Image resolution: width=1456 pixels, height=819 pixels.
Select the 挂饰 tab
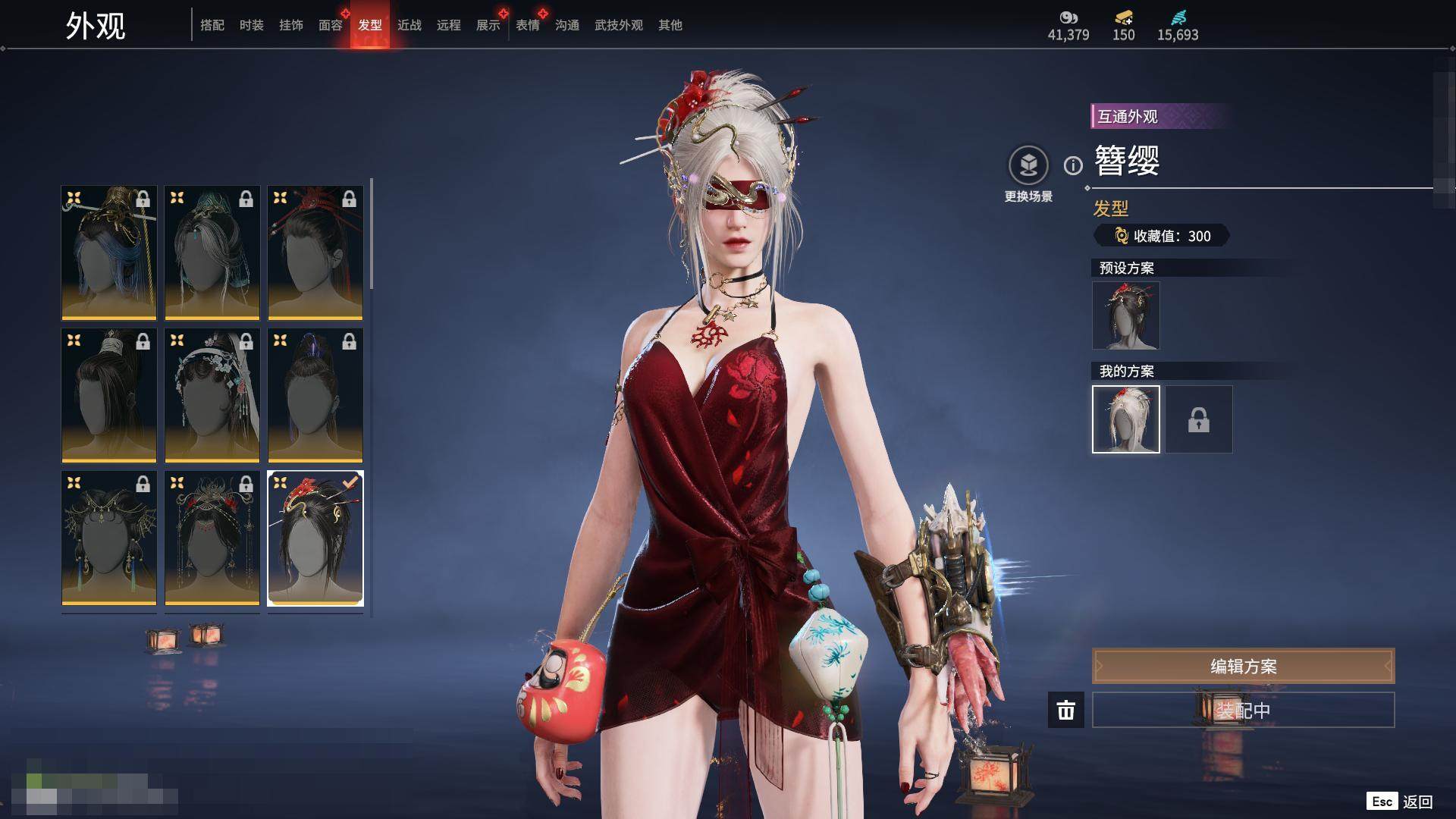291,25
